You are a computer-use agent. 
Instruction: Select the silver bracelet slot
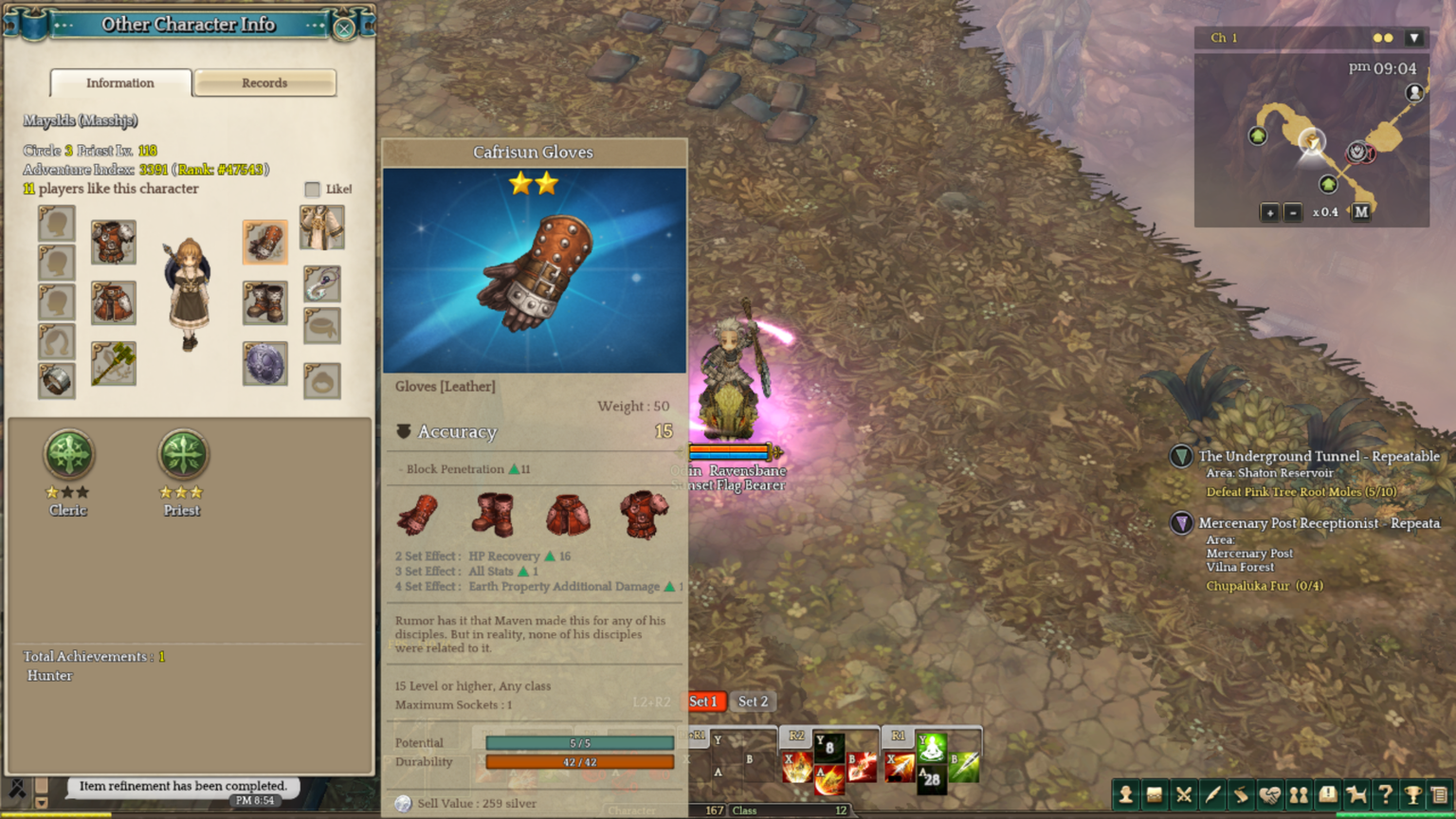[57, 380]
